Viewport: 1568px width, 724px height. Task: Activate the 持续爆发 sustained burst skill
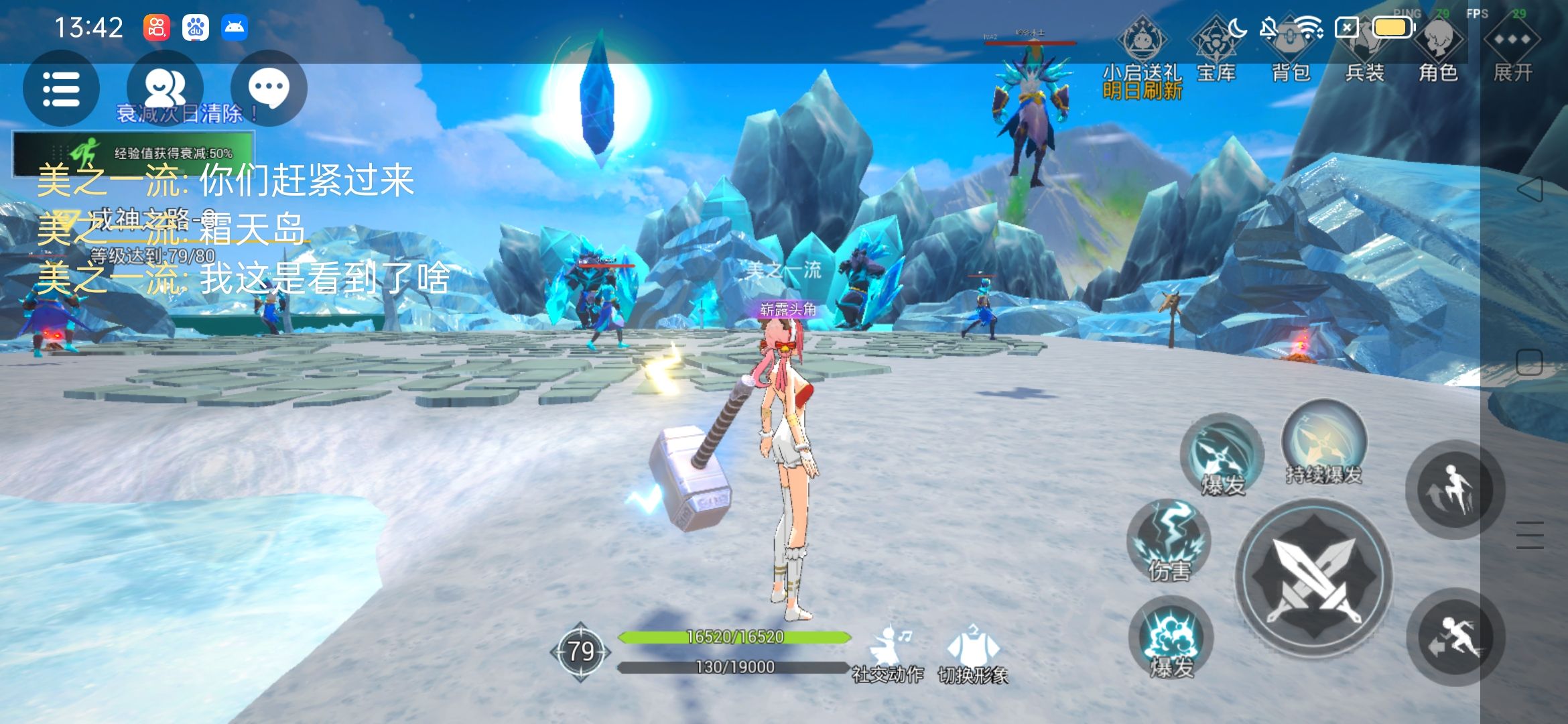tap(1323, 442)
